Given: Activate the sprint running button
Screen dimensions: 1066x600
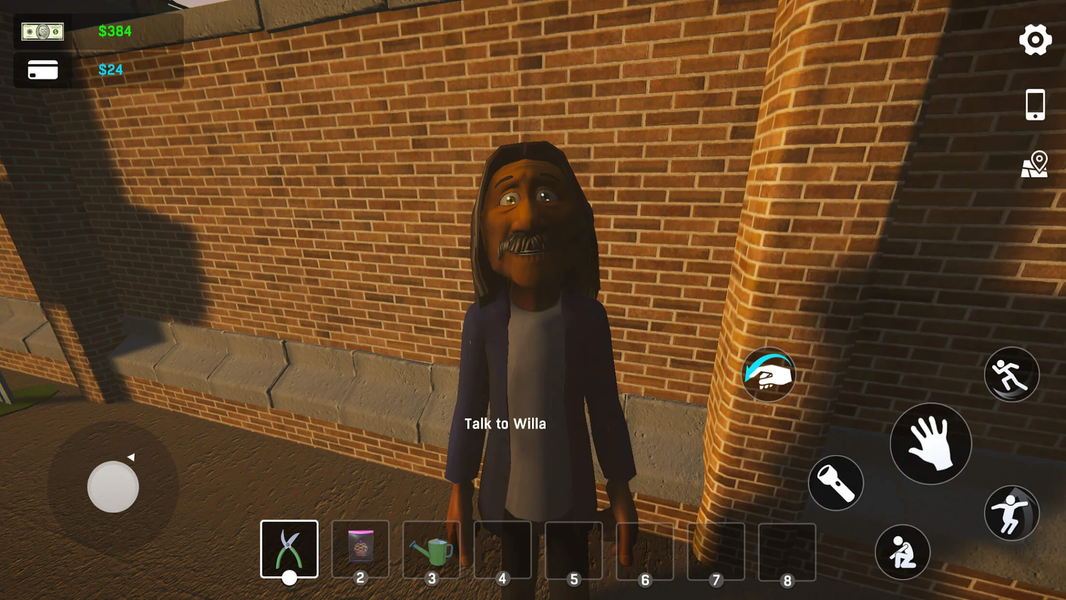Looking at the screenshot, I should 1011,374.
